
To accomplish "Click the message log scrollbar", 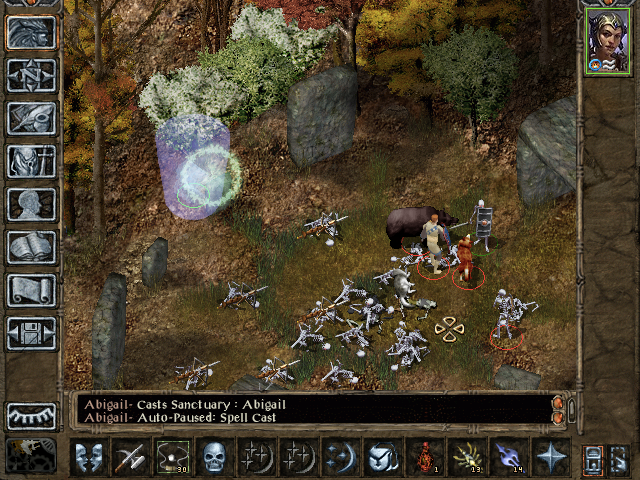I will point(558,409).
